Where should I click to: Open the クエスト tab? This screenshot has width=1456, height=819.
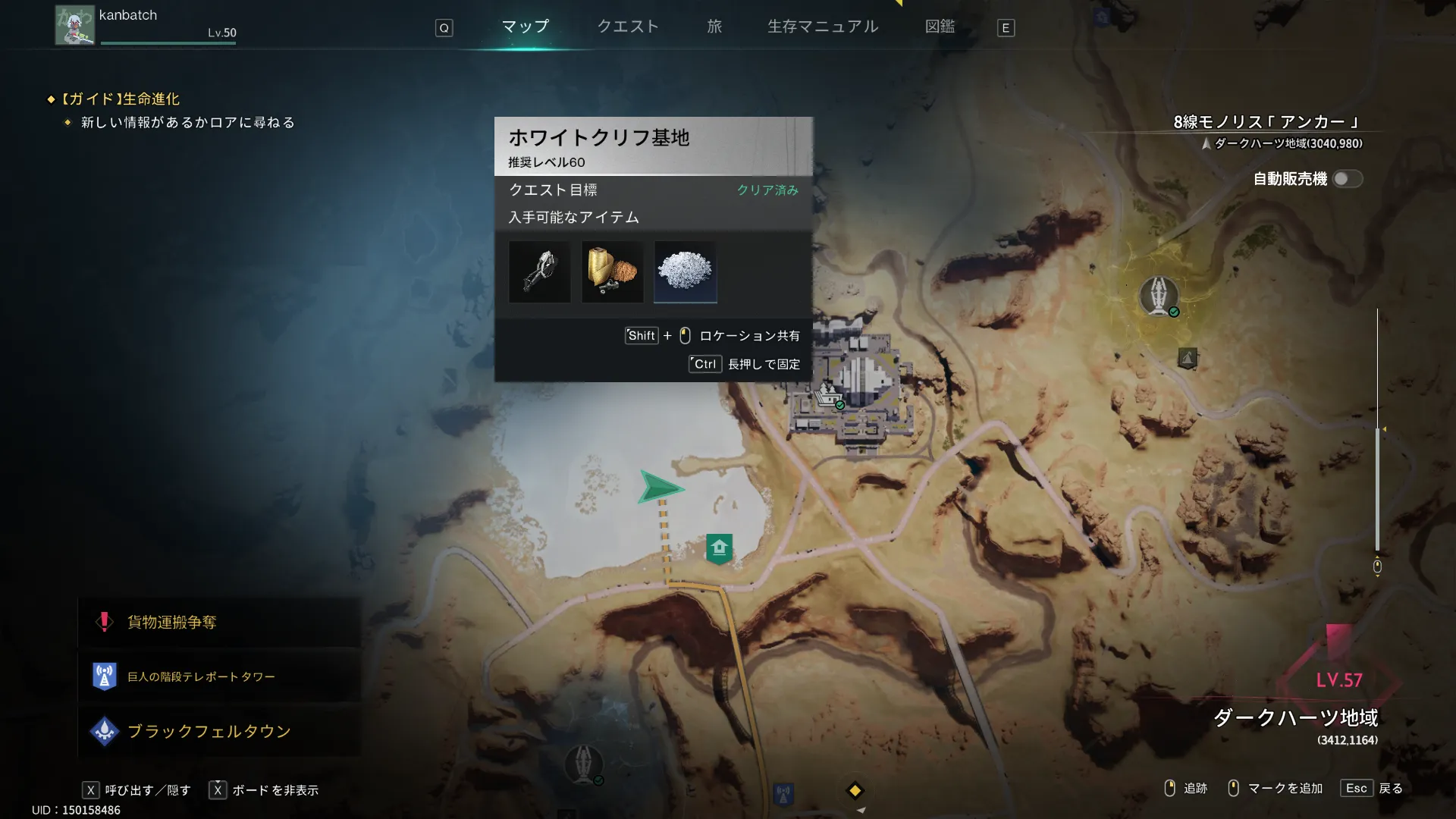tap(628, 27)
